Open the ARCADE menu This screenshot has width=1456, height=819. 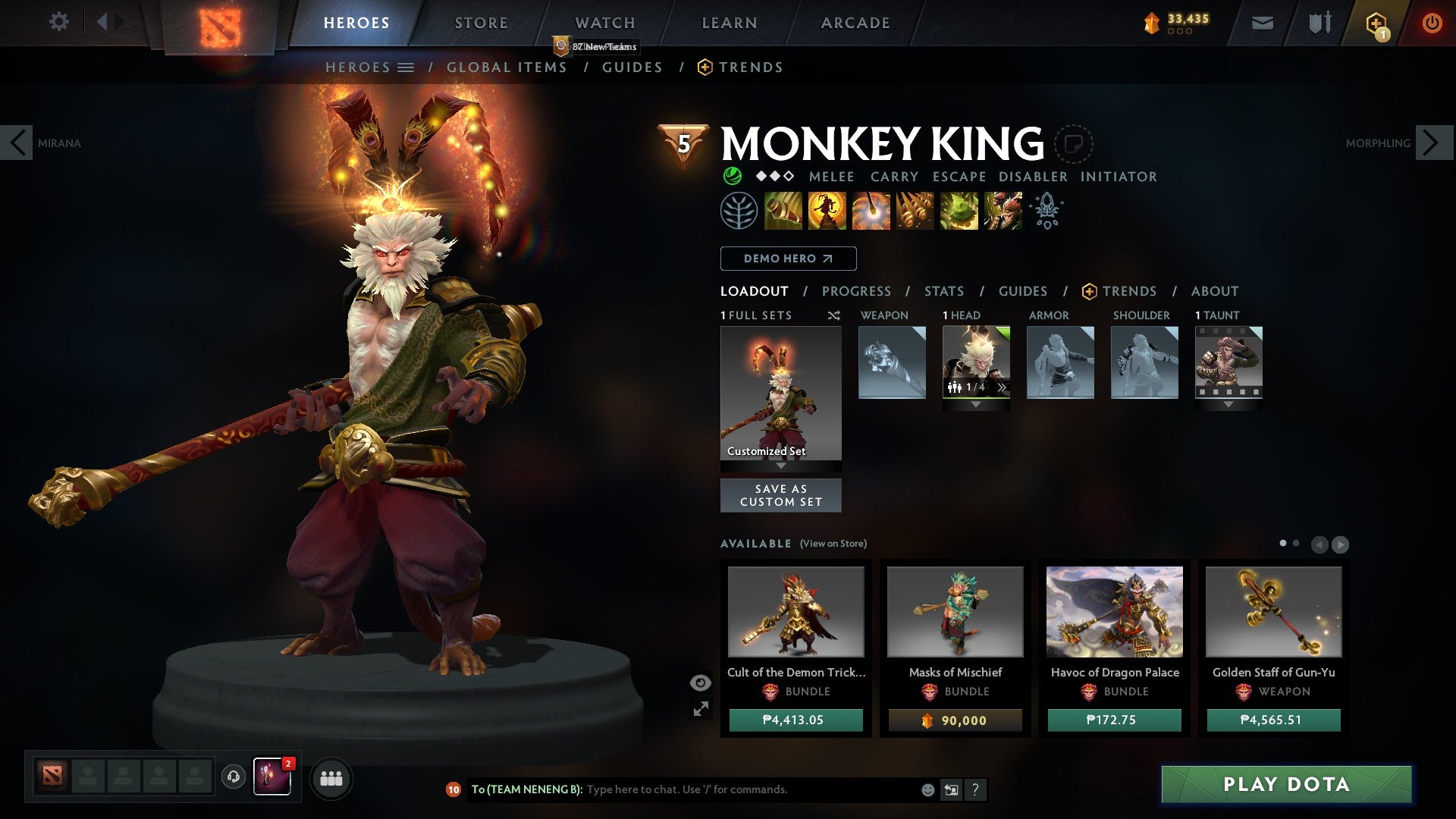(x=855, y=23)
